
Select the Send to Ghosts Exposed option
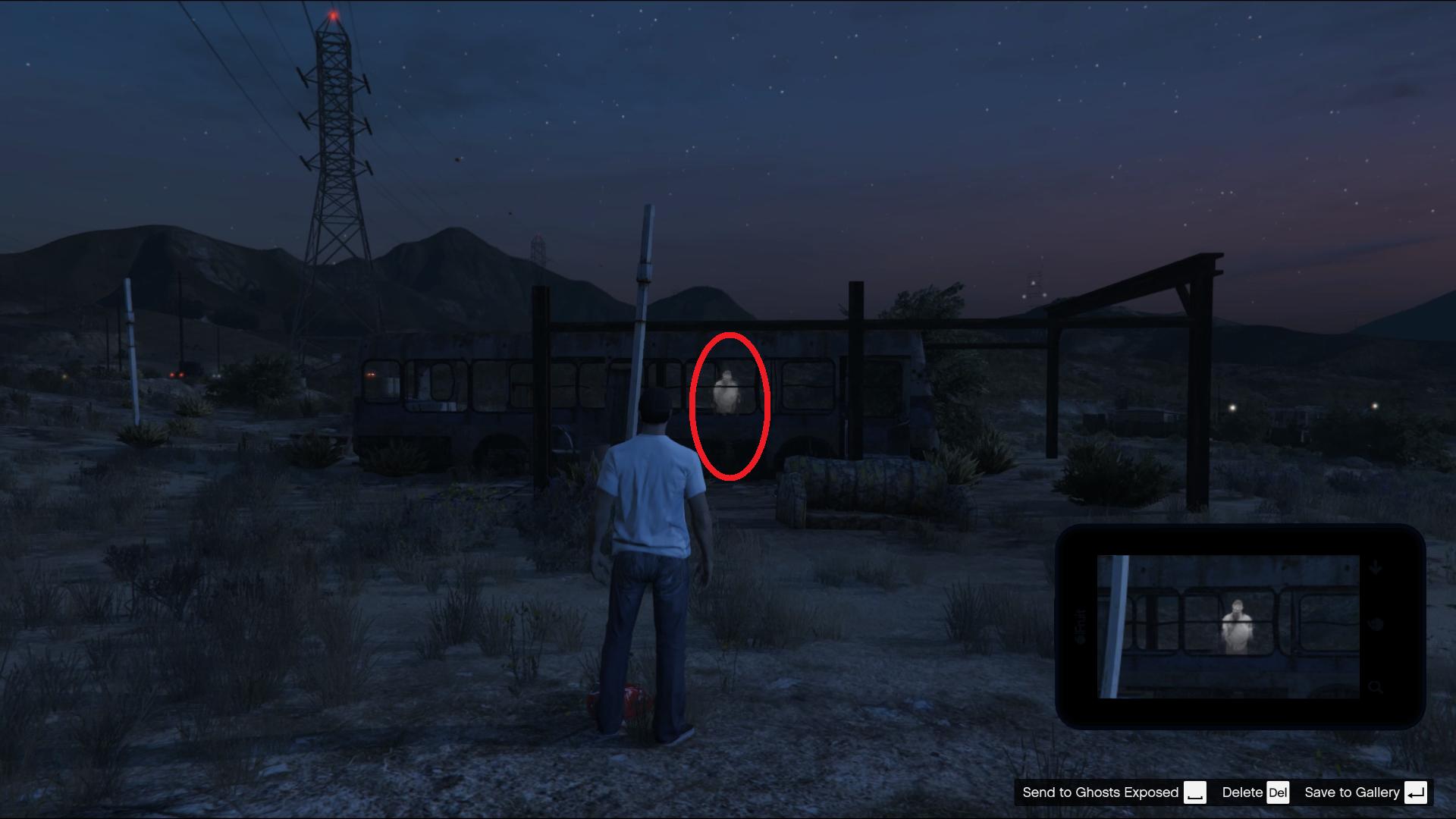click(x=1101, y=792)
